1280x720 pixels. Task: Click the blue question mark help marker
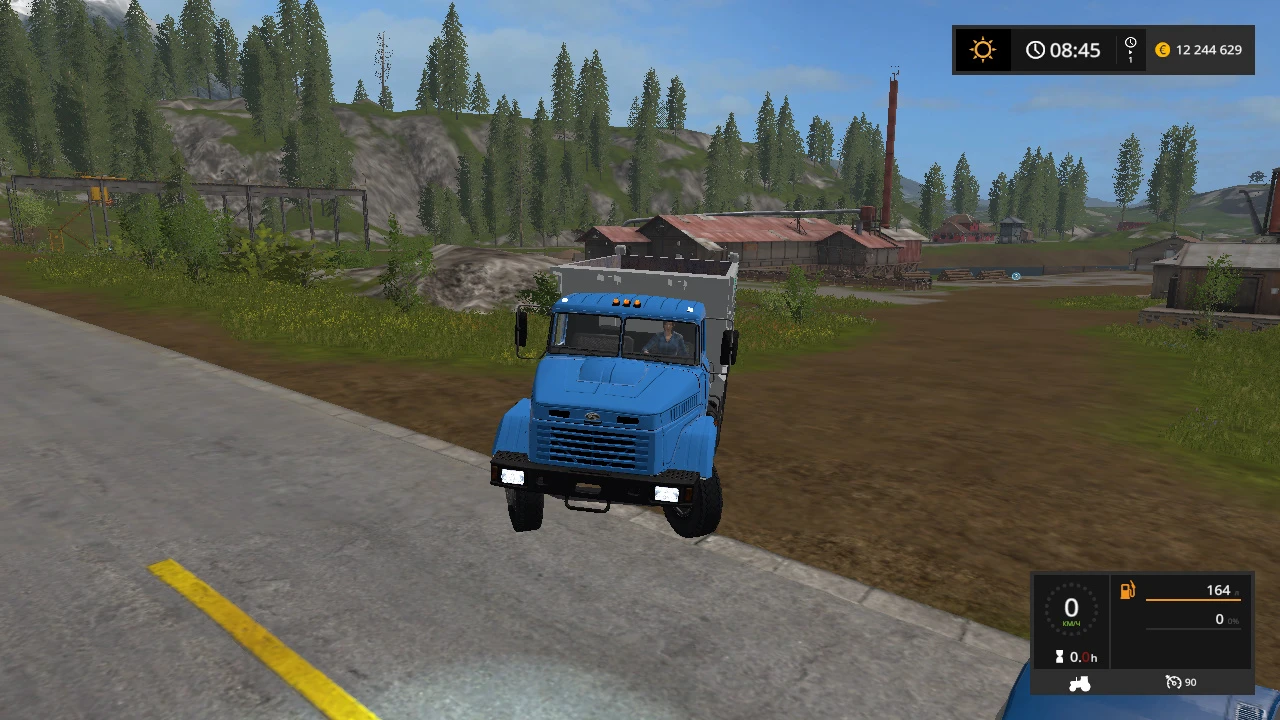1016,276
